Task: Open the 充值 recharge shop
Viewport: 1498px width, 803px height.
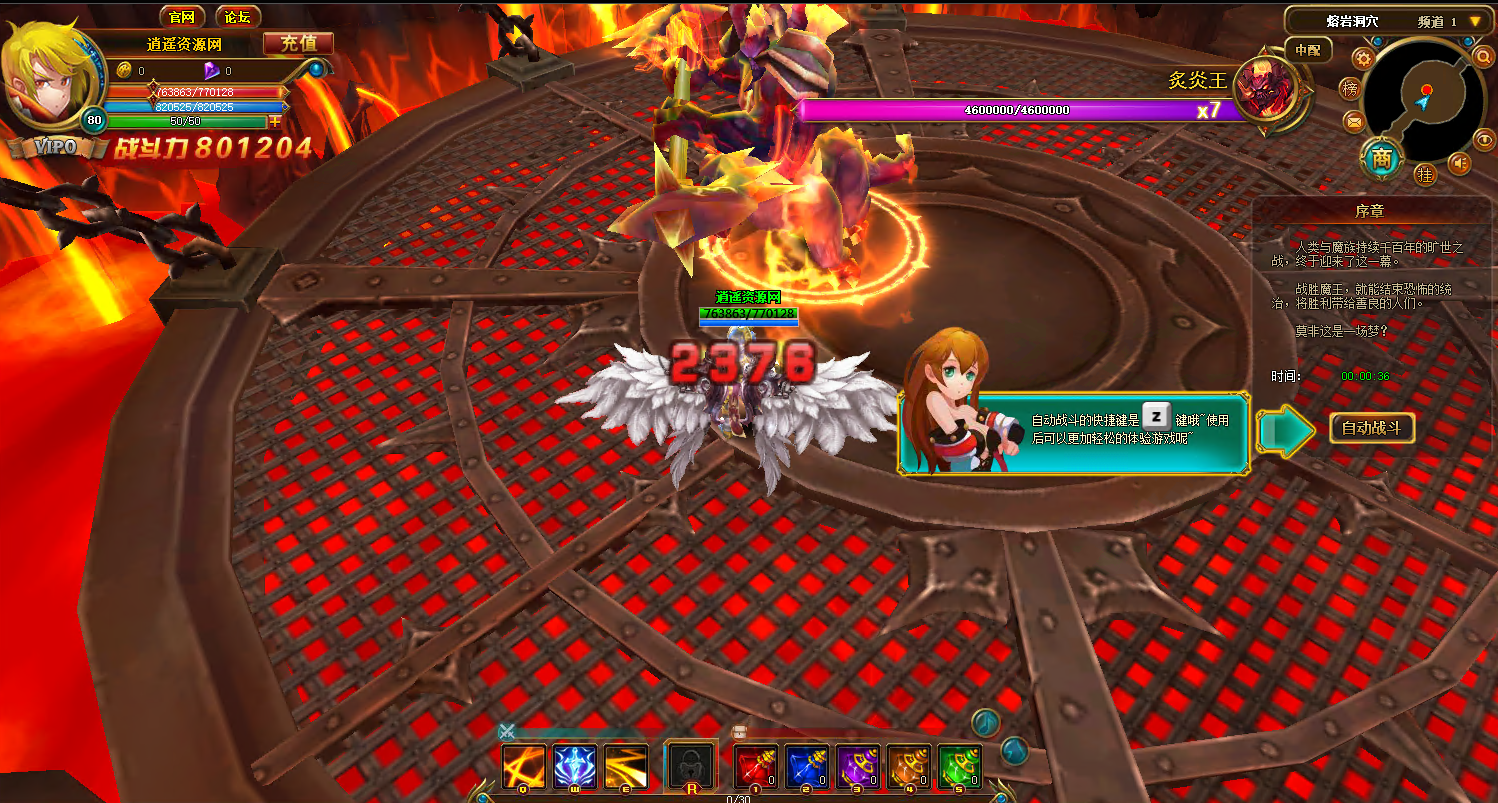Action: point(298,43)
